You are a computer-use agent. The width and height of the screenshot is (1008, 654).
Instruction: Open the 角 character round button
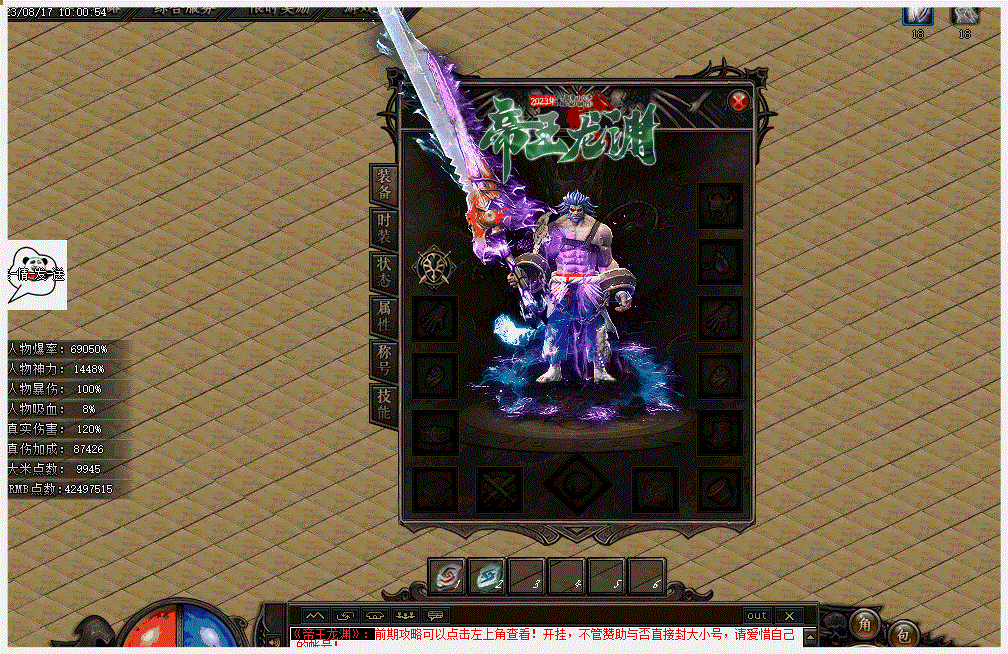tap(865, 625)
